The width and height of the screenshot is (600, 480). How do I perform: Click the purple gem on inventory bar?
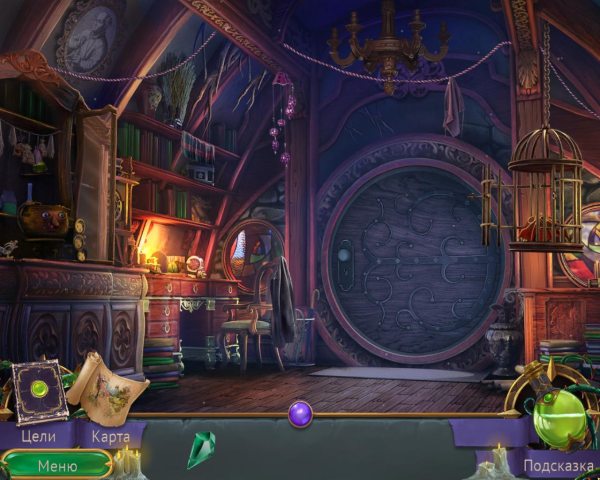coord(300,412)
